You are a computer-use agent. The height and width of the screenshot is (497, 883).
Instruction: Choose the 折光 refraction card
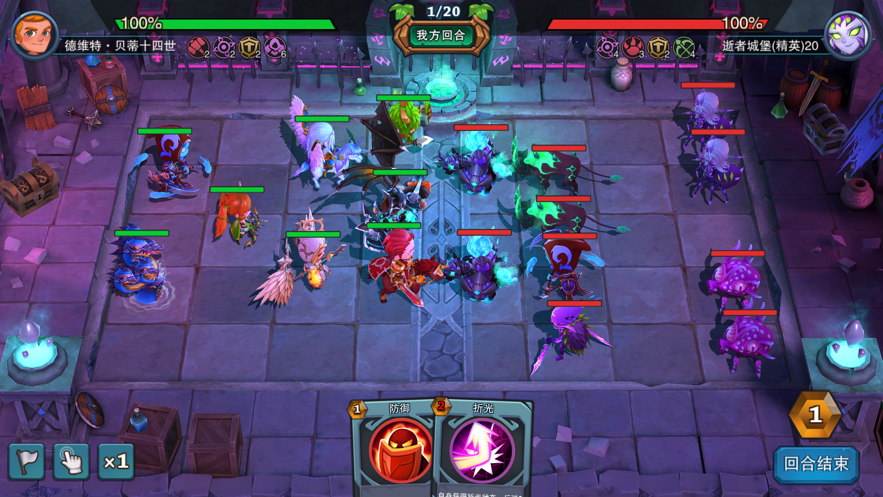[482, 449]
